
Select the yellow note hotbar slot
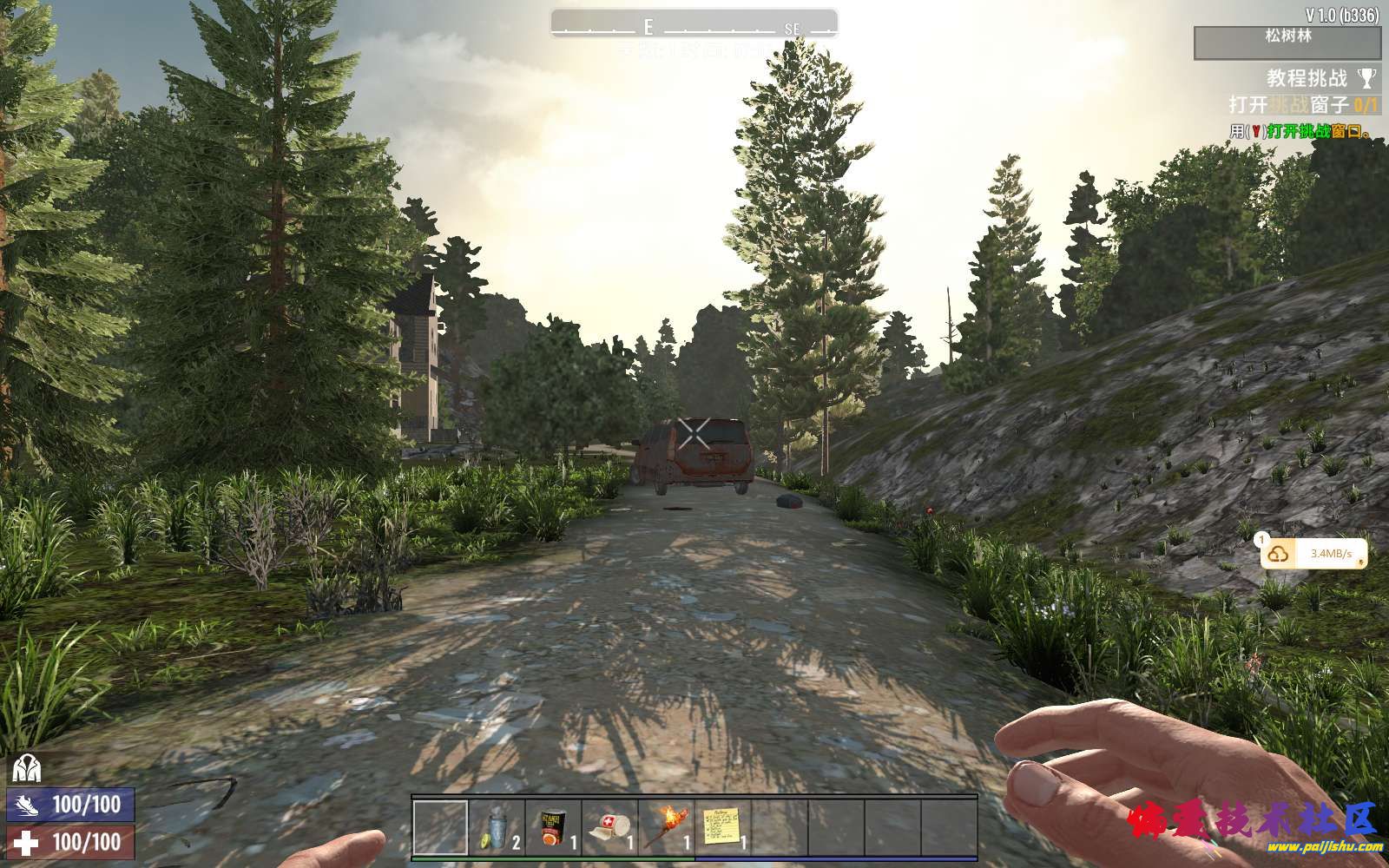(x=722, y=827)
